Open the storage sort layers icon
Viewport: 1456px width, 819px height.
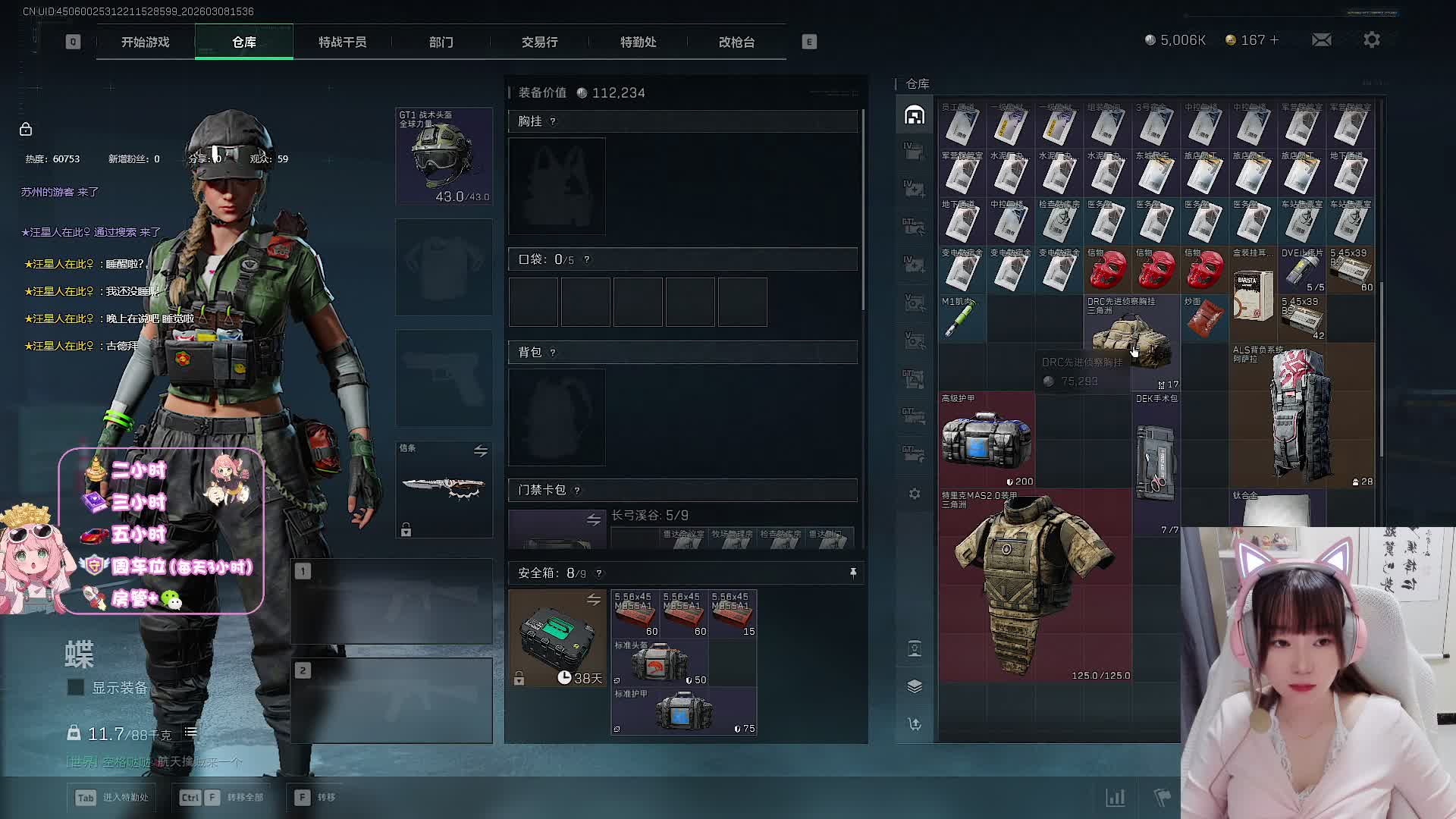pyautogui.click(x=915, y=686)
